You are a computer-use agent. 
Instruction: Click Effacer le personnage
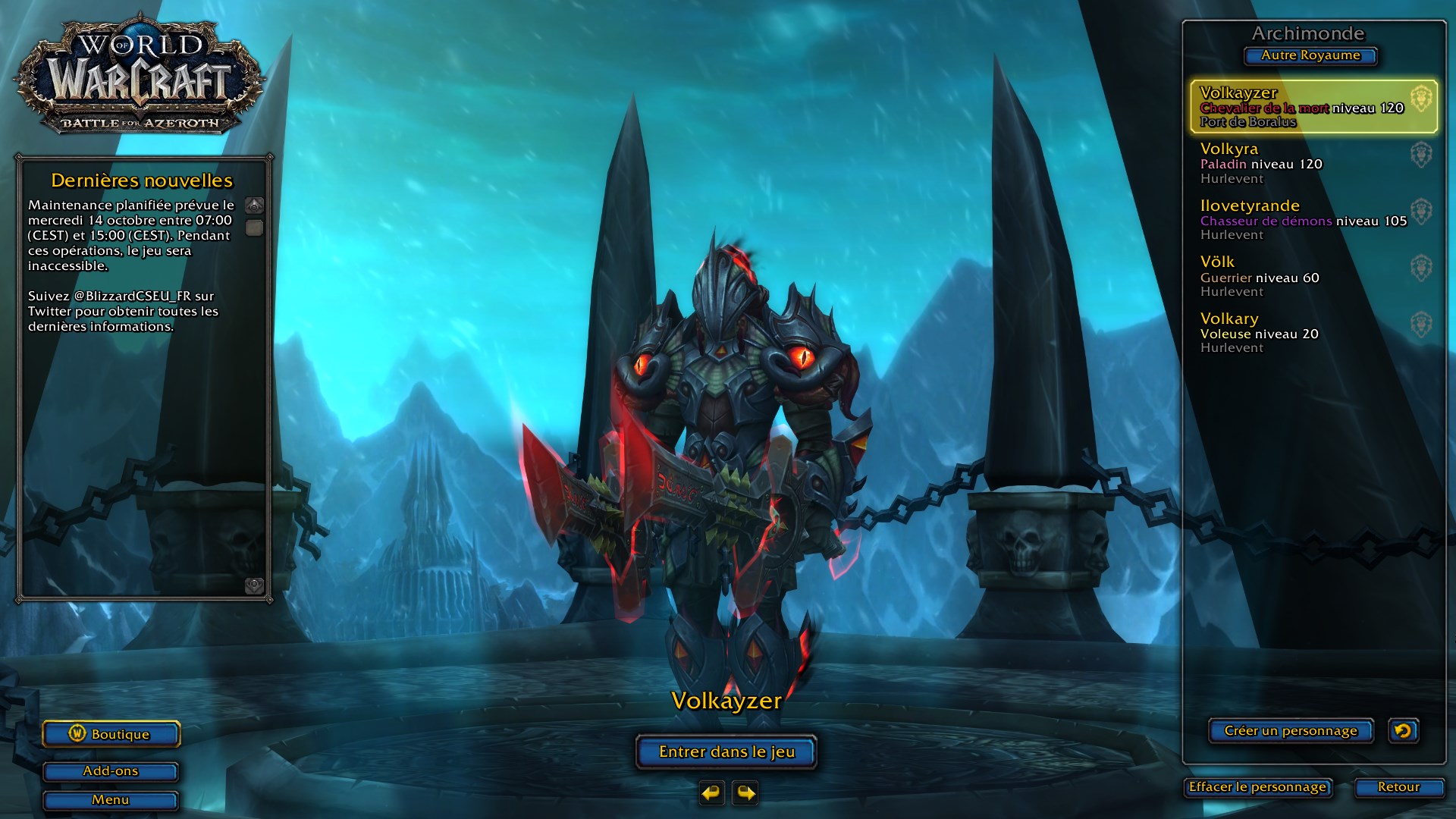coord(1256,788)
